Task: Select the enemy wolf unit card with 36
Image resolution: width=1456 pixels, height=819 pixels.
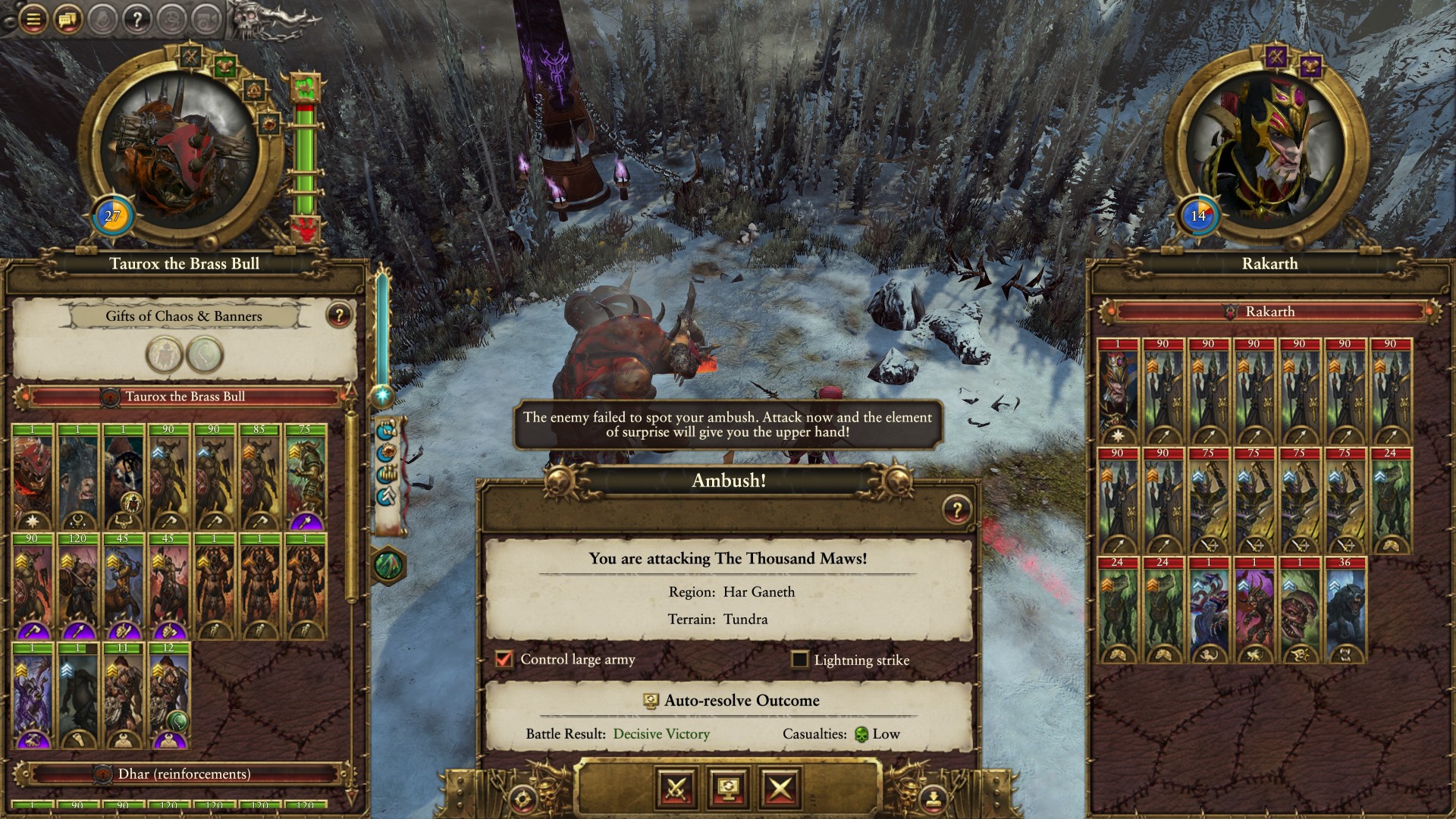Action: click(1345, 610)
